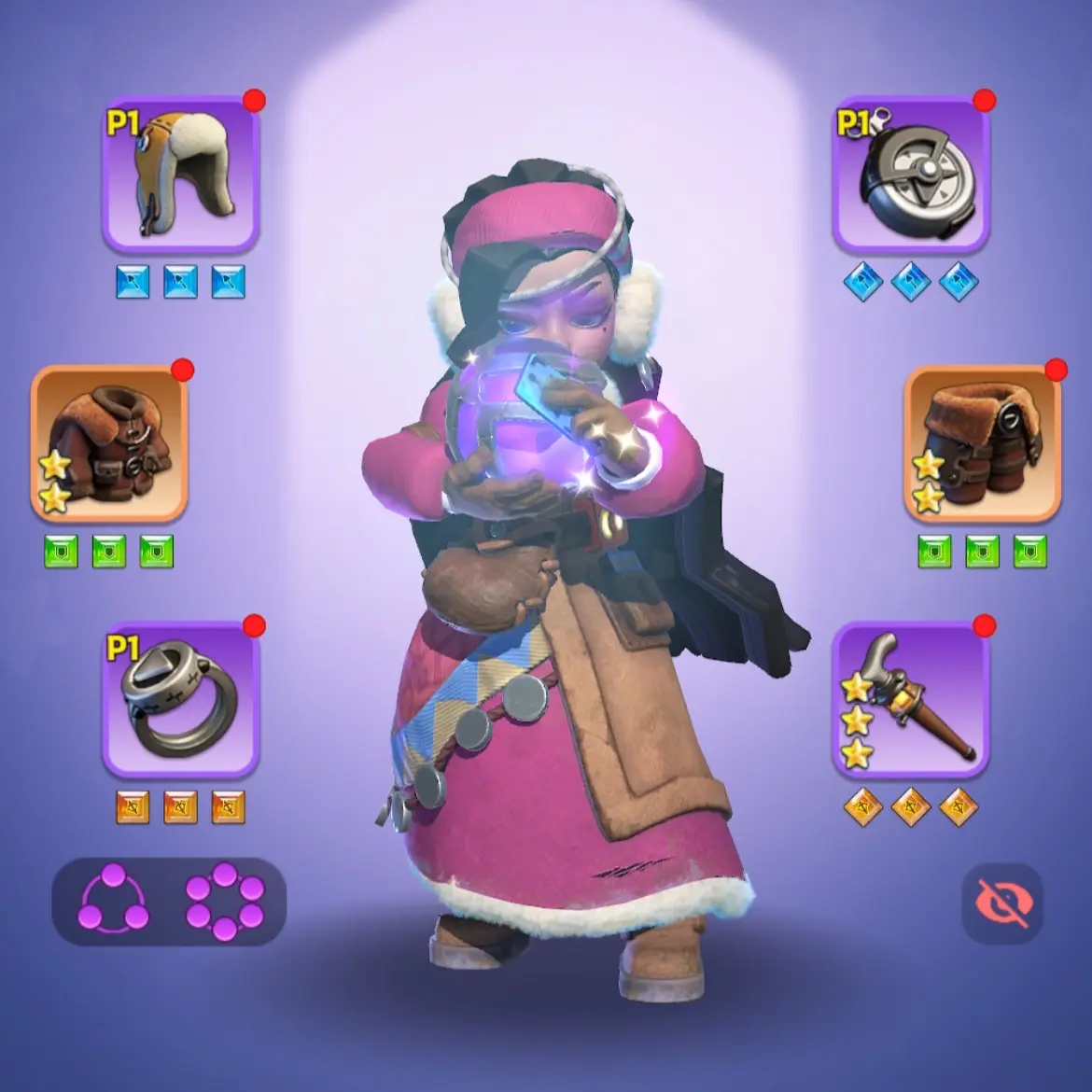Select the fur-lined hat equipment slot
Screen dimensions: 1092x1092
[180, 175]
